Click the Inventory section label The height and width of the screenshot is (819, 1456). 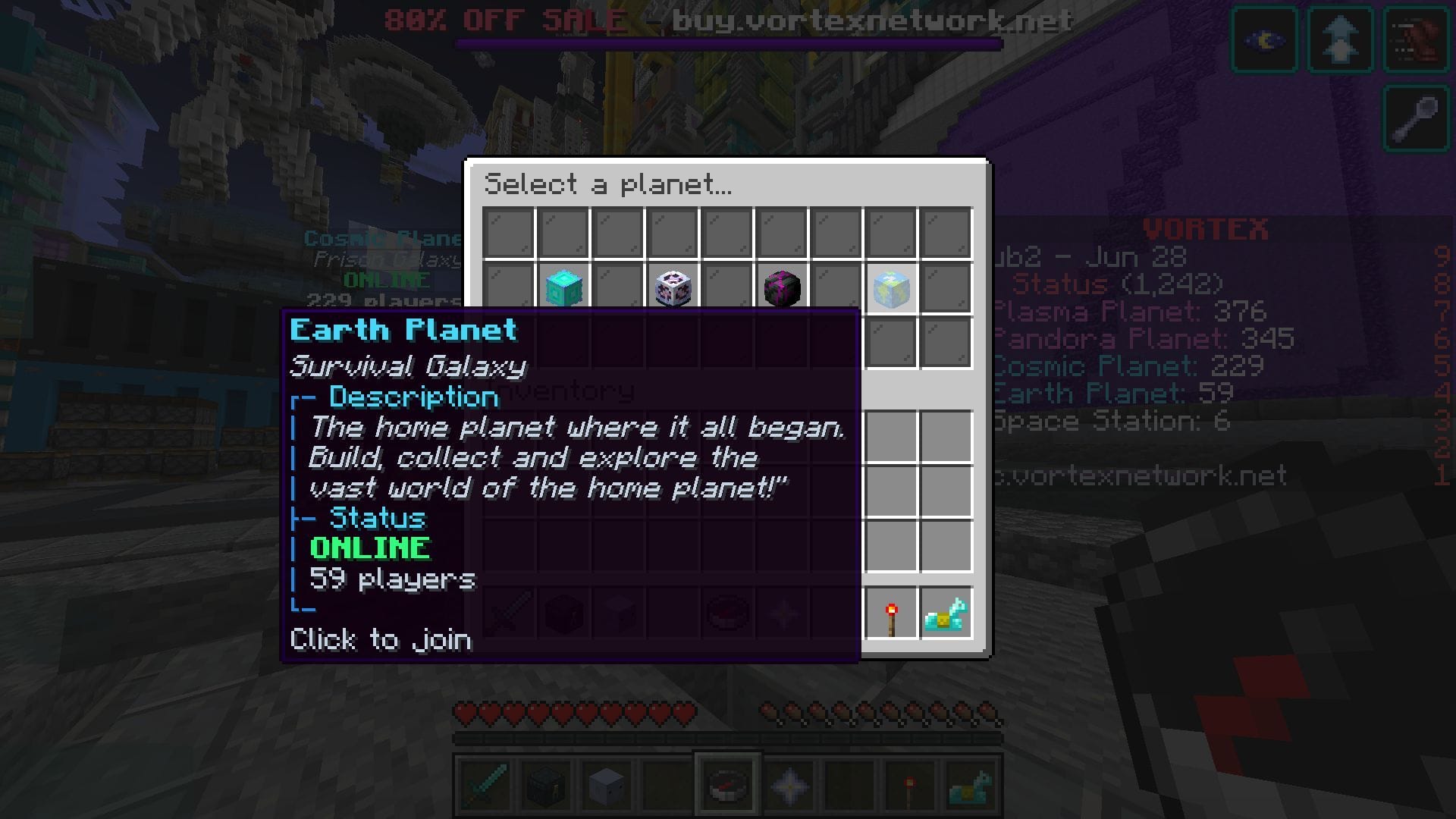pyautogui.click(x=565, y=392)
